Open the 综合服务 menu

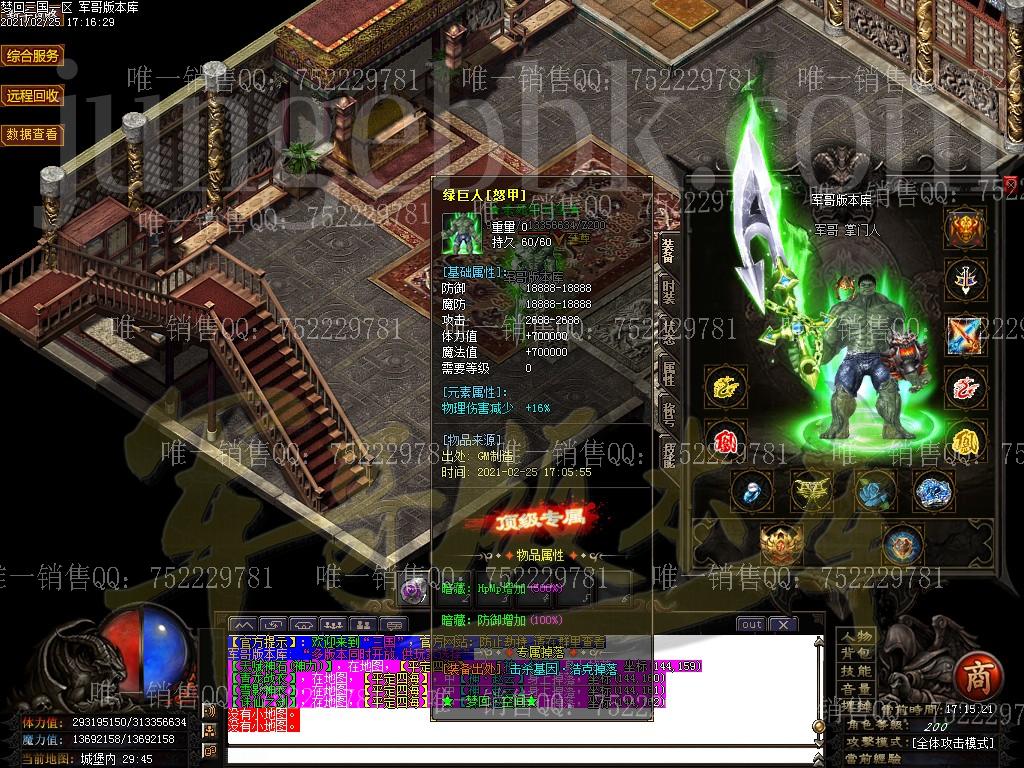[33, 56]
